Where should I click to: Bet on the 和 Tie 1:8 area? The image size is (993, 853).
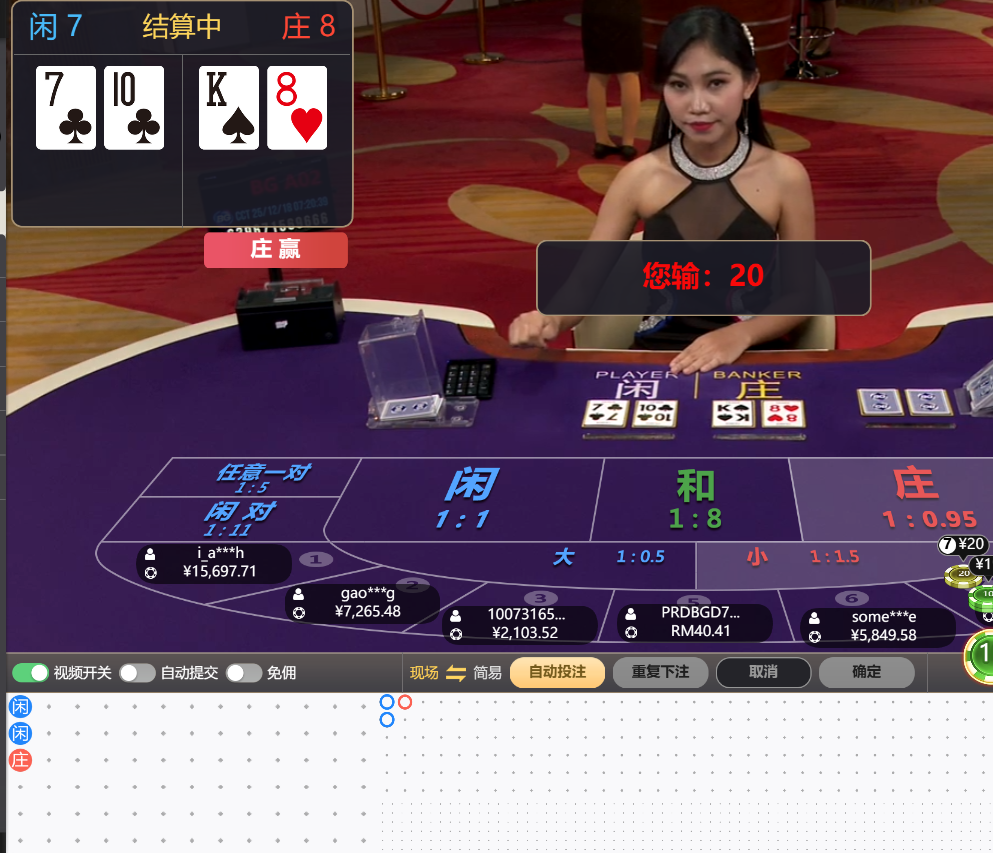point(696,499)
